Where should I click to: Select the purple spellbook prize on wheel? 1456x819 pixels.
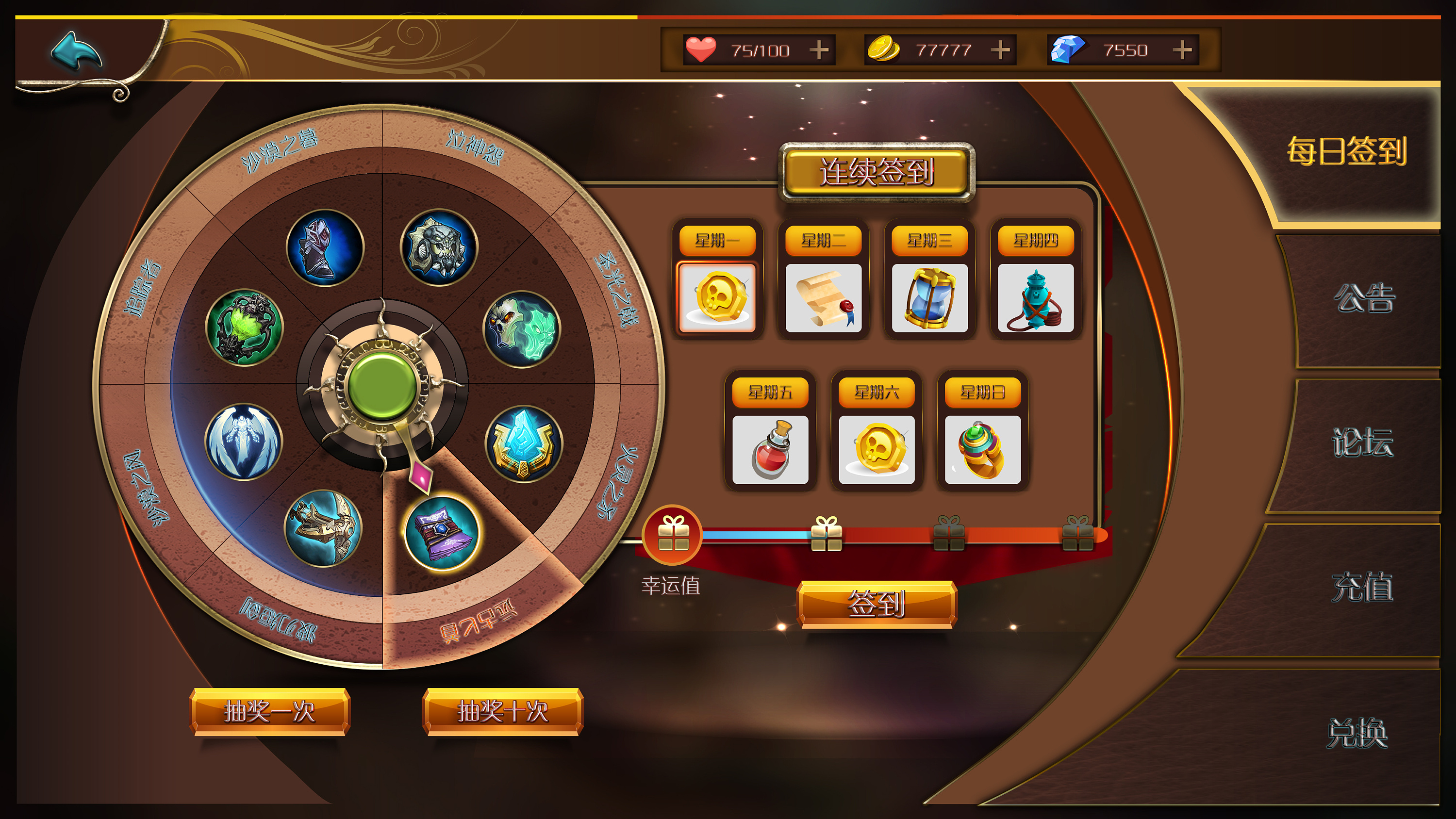(x=442, y=534)
